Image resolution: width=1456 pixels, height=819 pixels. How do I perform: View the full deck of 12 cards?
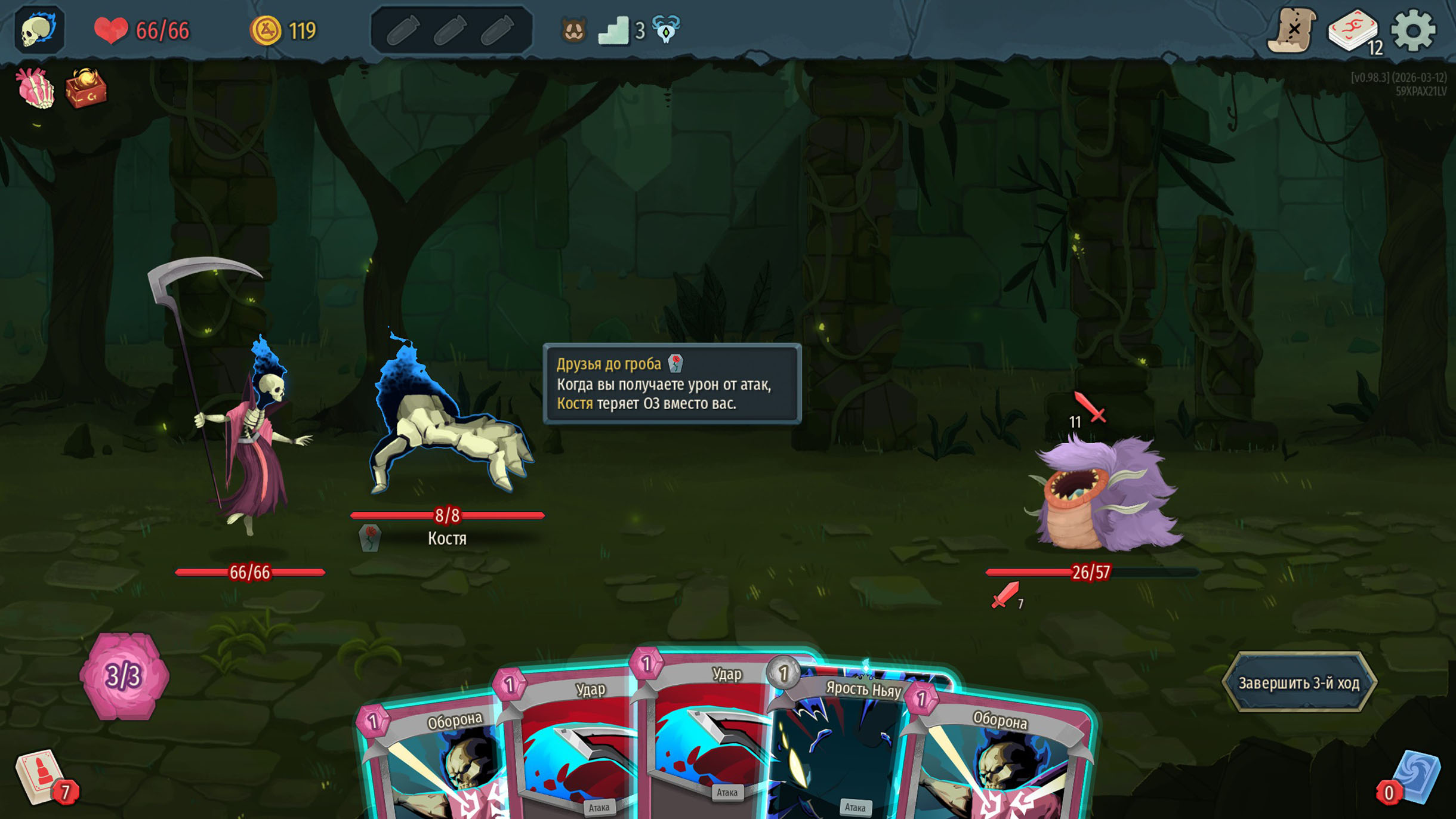1353,30
